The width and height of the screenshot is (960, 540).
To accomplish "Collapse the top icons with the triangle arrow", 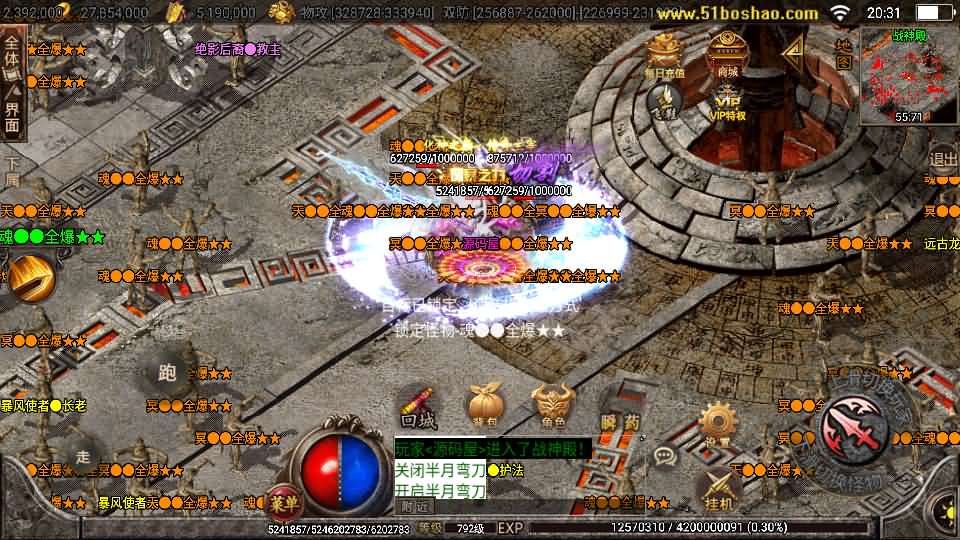I will pos(794,50).
